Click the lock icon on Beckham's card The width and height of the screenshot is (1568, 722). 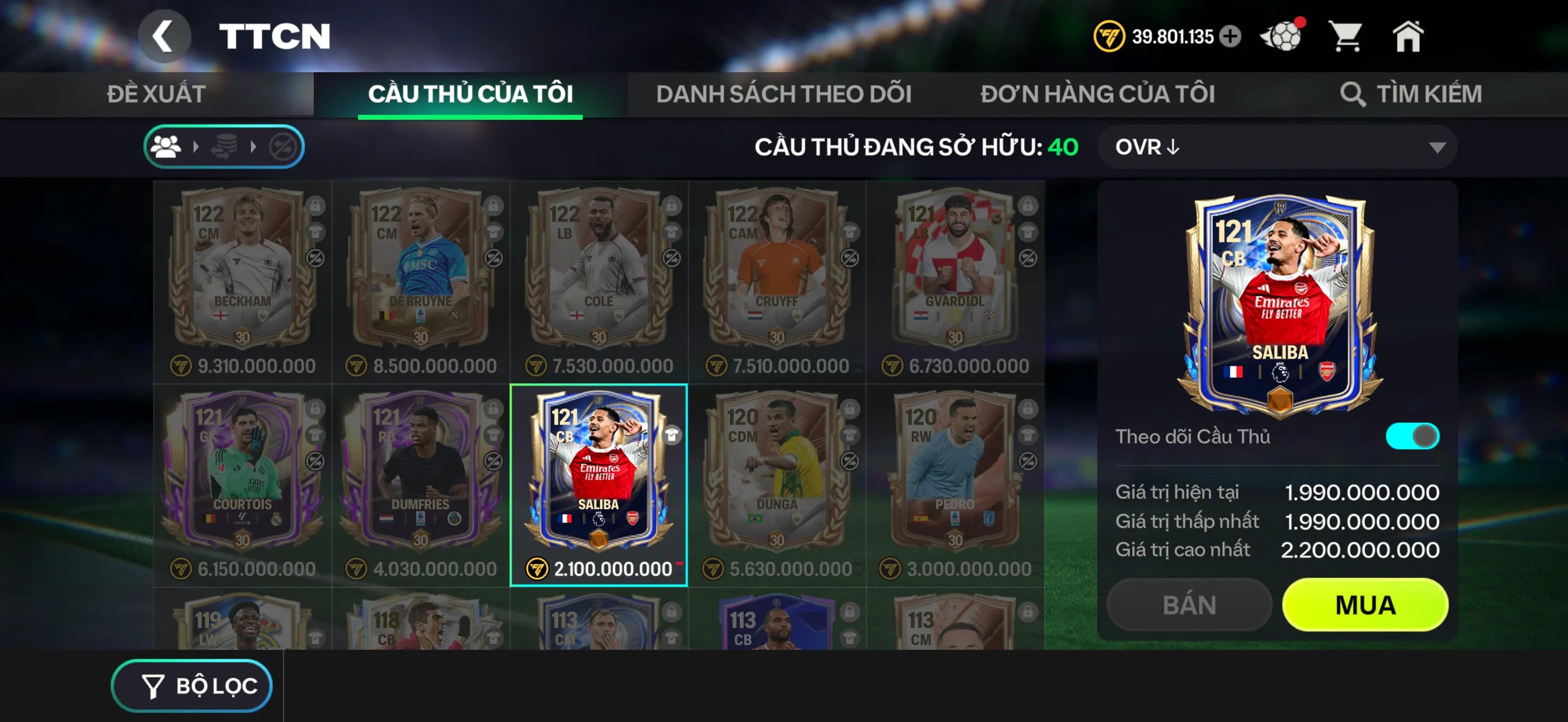pos(315,206)
